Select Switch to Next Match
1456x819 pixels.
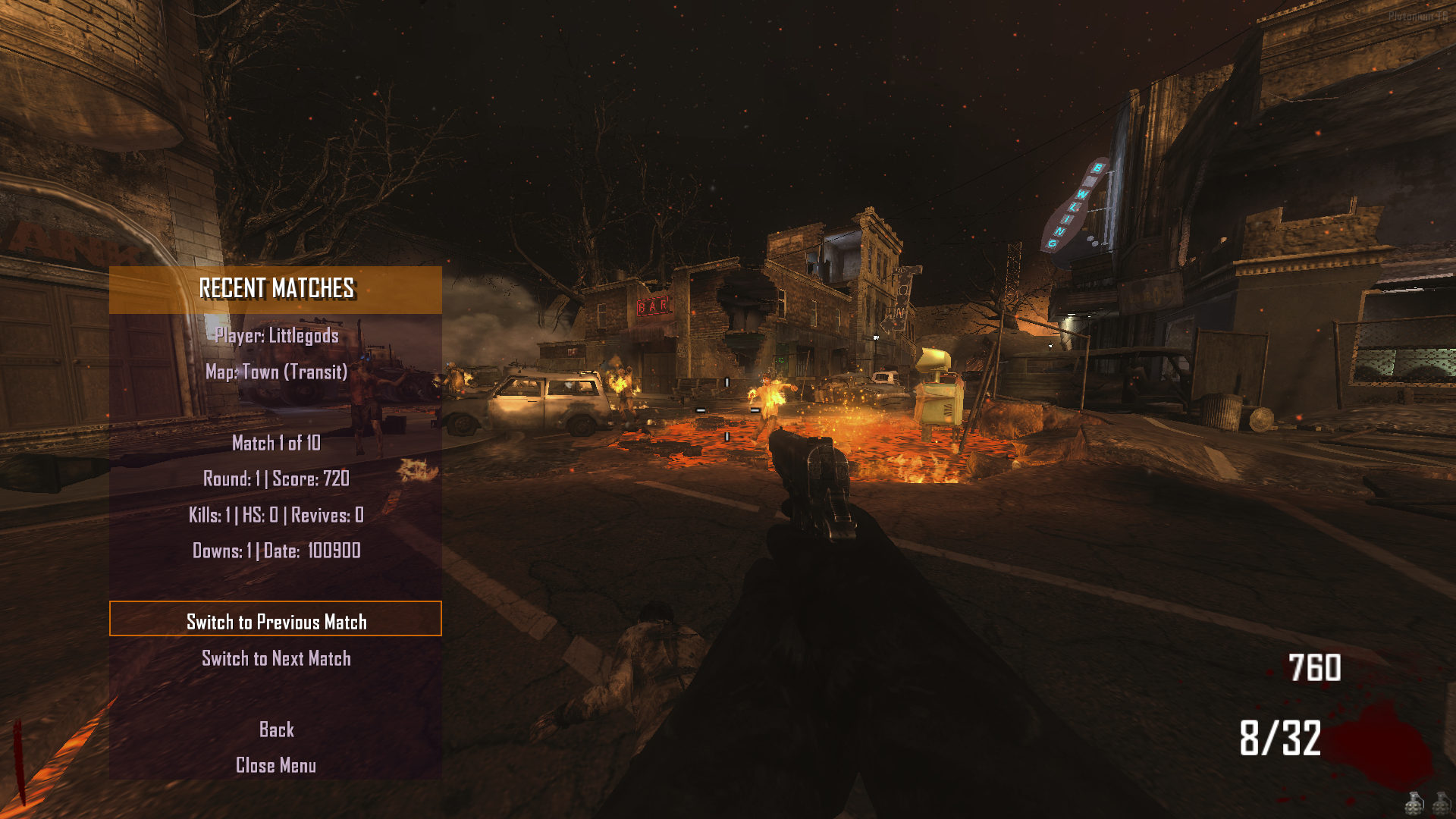point(276,659)
